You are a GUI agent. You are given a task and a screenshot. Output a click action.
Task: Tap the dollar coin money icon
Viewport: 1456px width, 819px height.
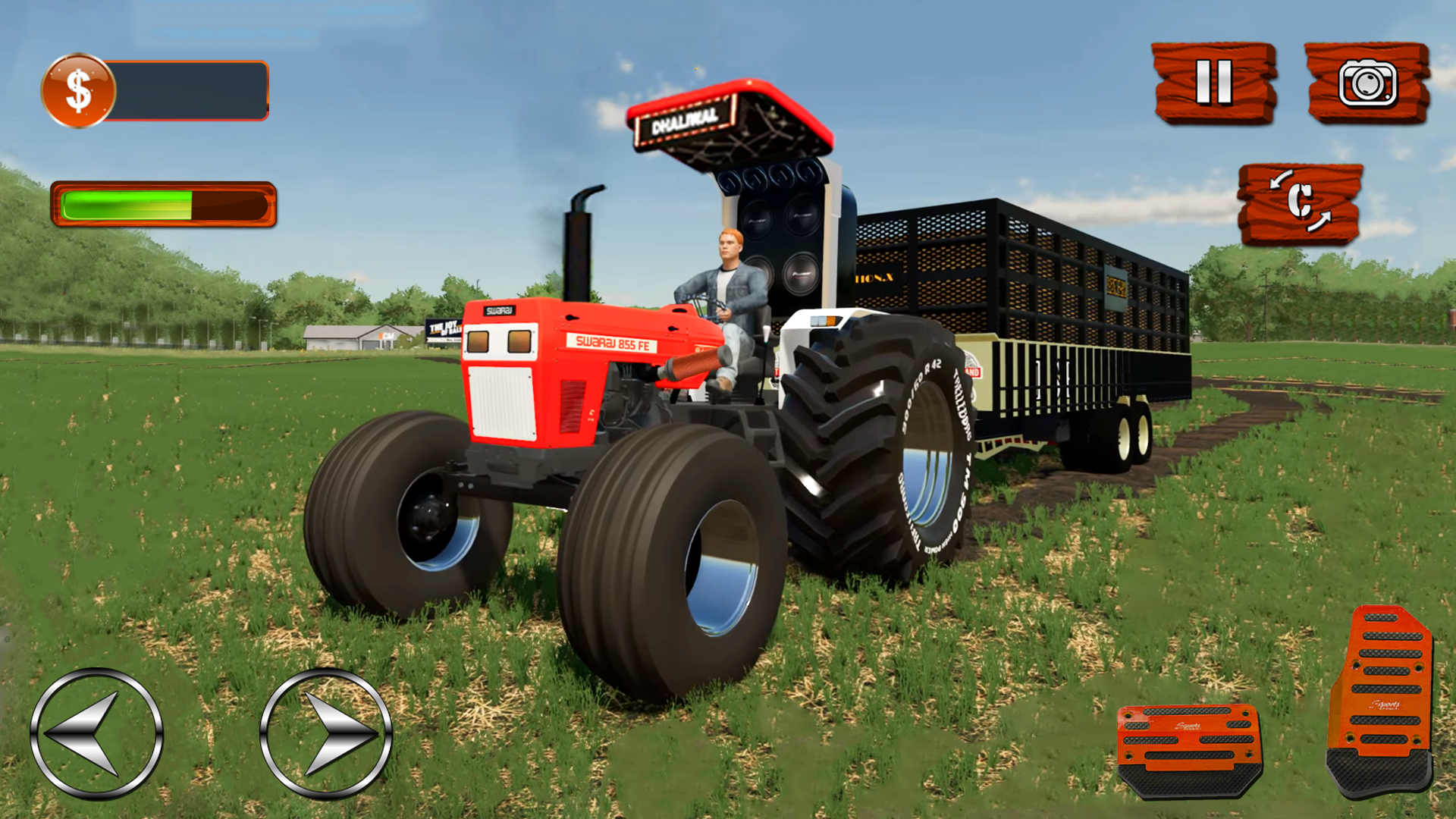pyautogui.click(x=78, y=89)
